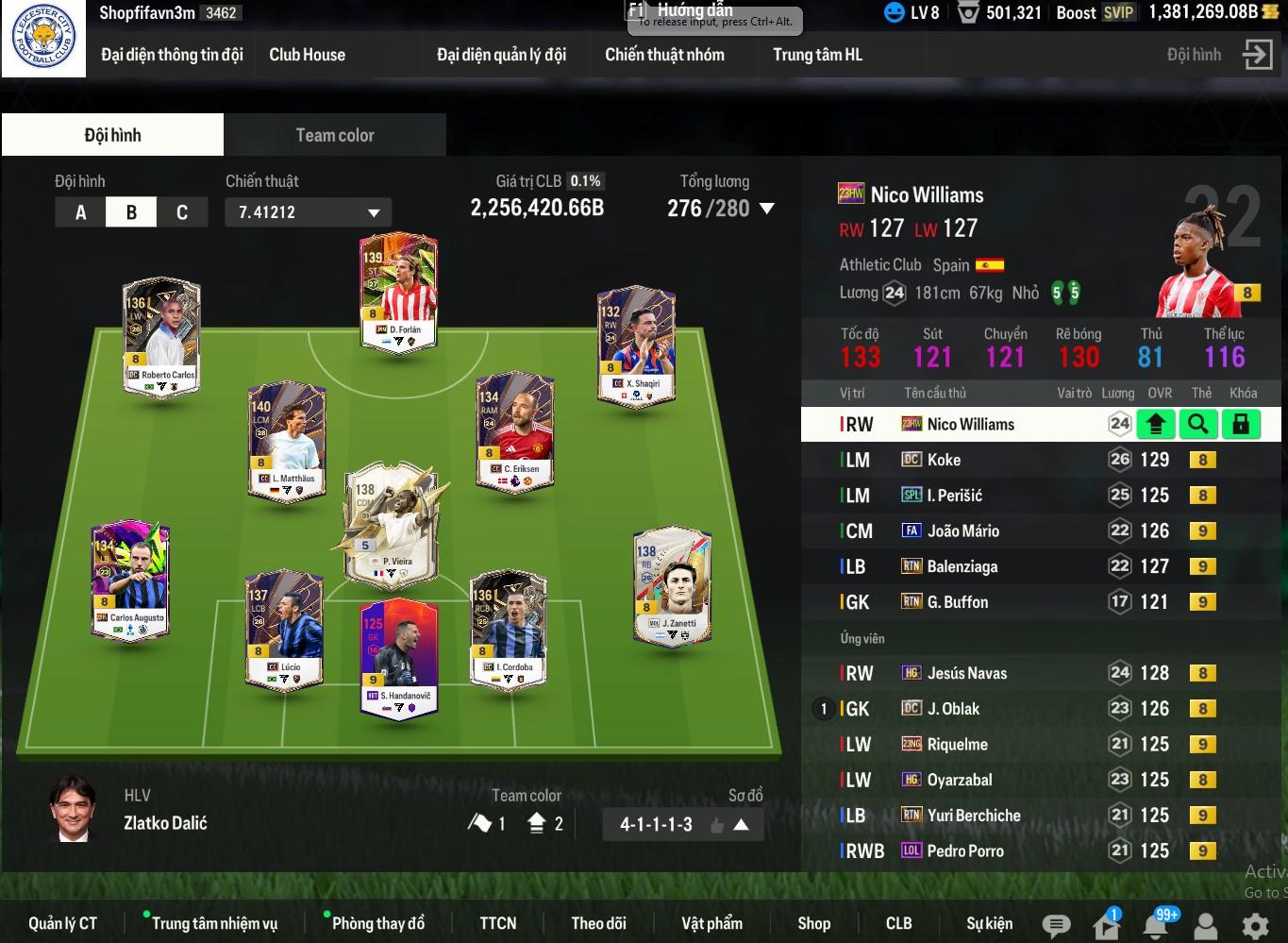Image resolution: width=1288 pixels, height=943 pixels.
Task: Open the Chiến thuật 7.41212 dropdown
Action: click(x=308, y=212)
